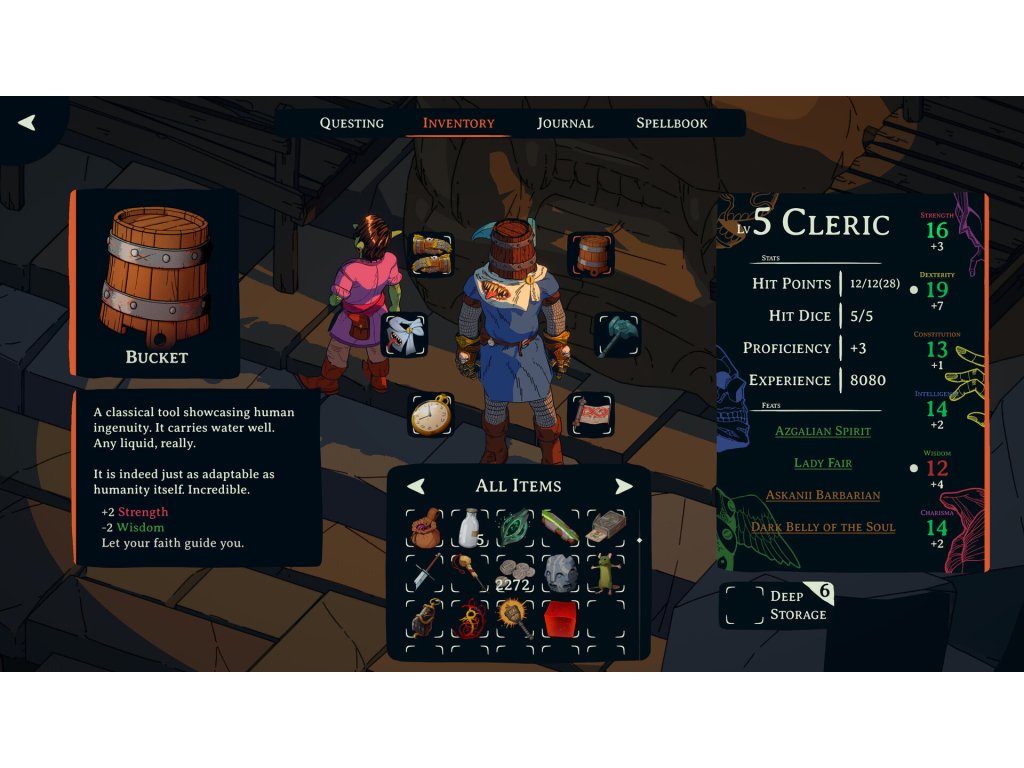Go back with the top-left arrow

pyautogui.click(x=27, y=123)
